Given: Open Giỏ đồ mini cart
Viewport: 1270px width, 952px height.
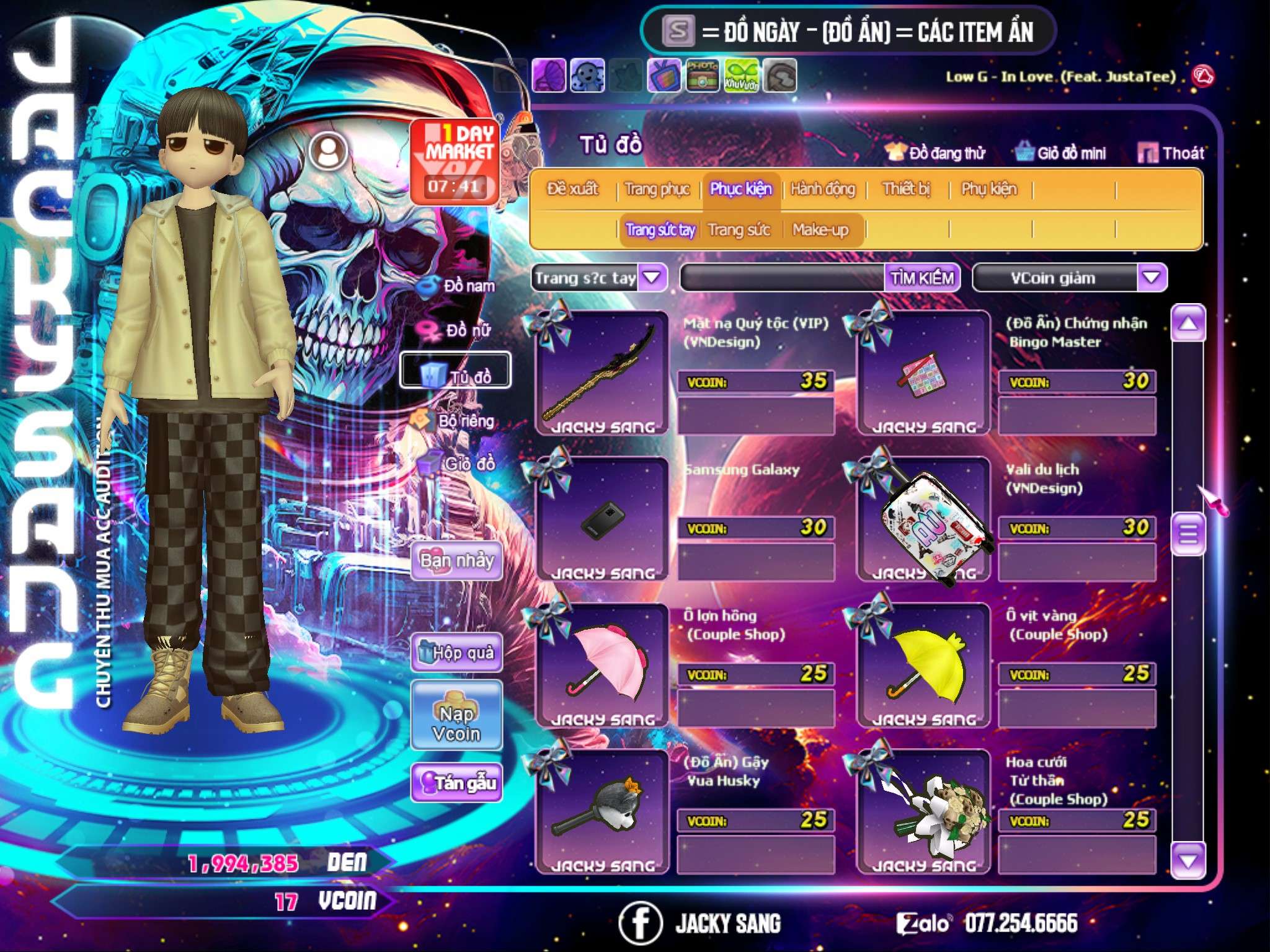Looking at the screenshot, I should 1061,153.
